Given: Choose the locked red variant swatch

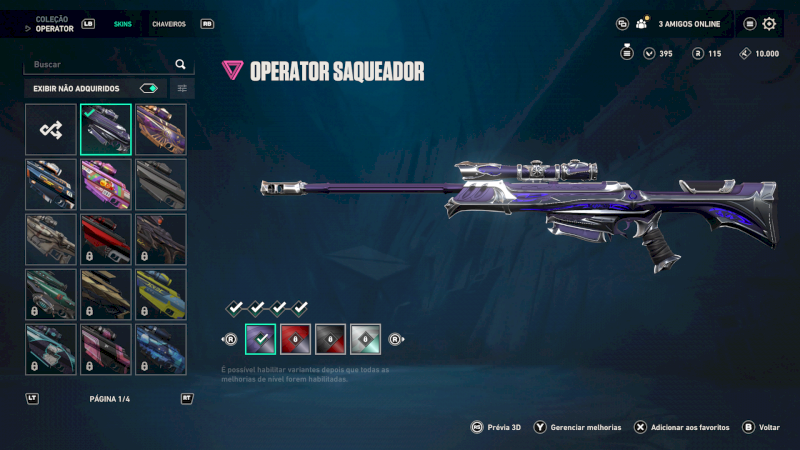Looking at the screenshot, I should point(296,340).
